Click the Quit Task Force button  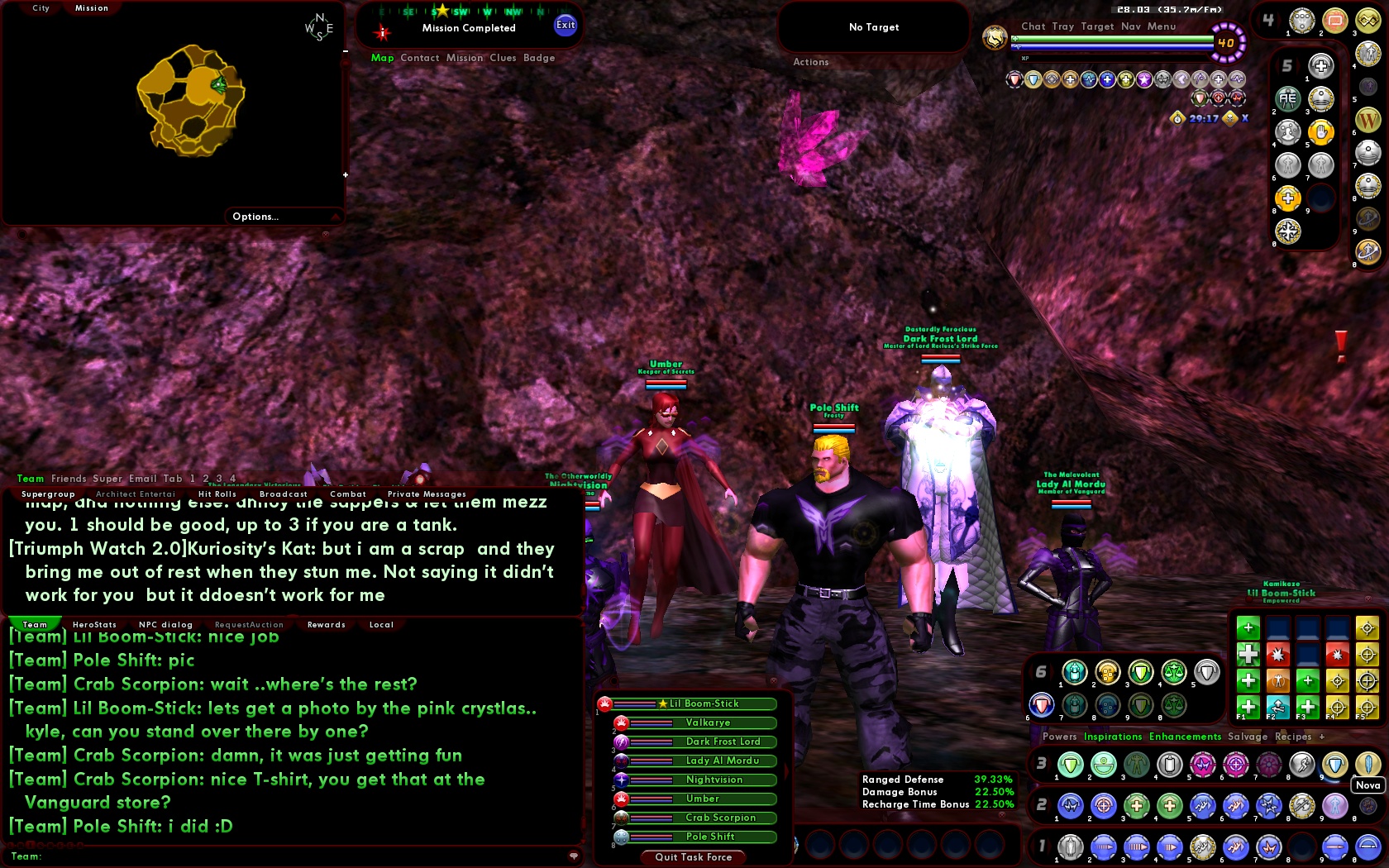pyautogui.click(x=692, y=857)
